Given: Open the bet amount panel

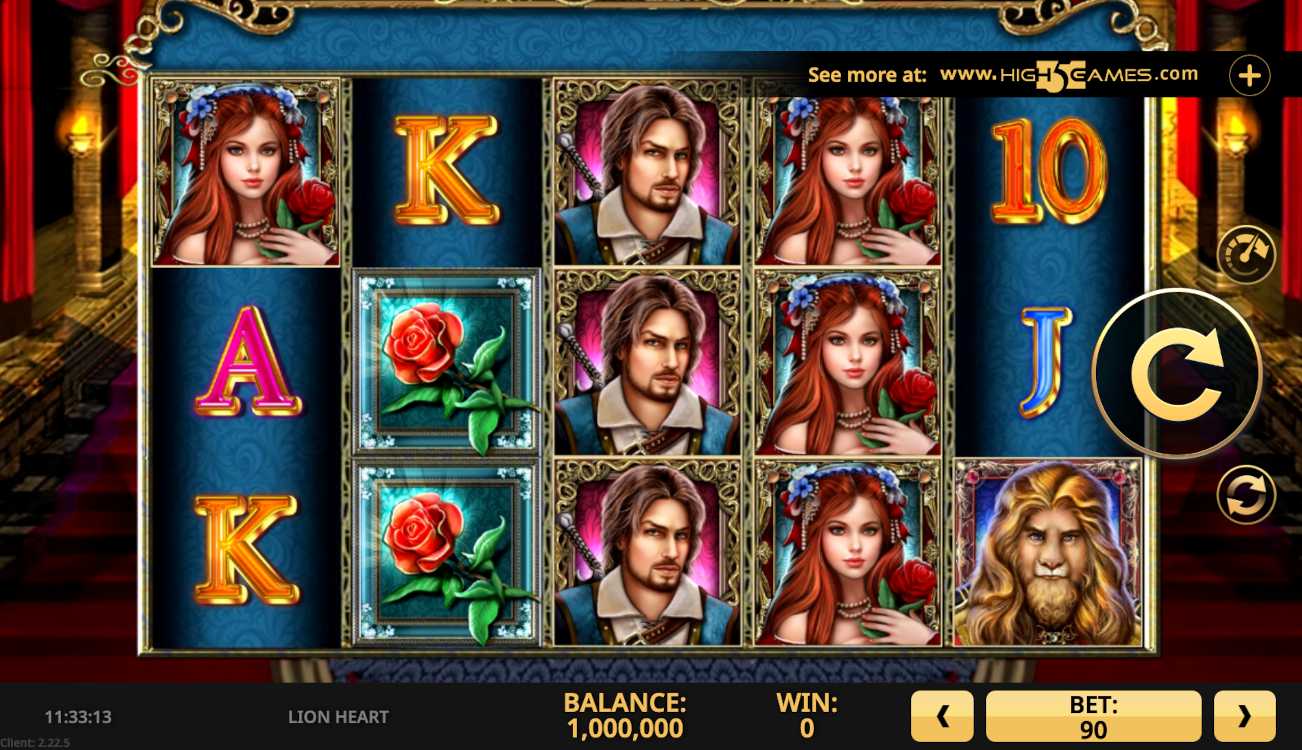Looking at the screenshot, I should [1093, 716].
